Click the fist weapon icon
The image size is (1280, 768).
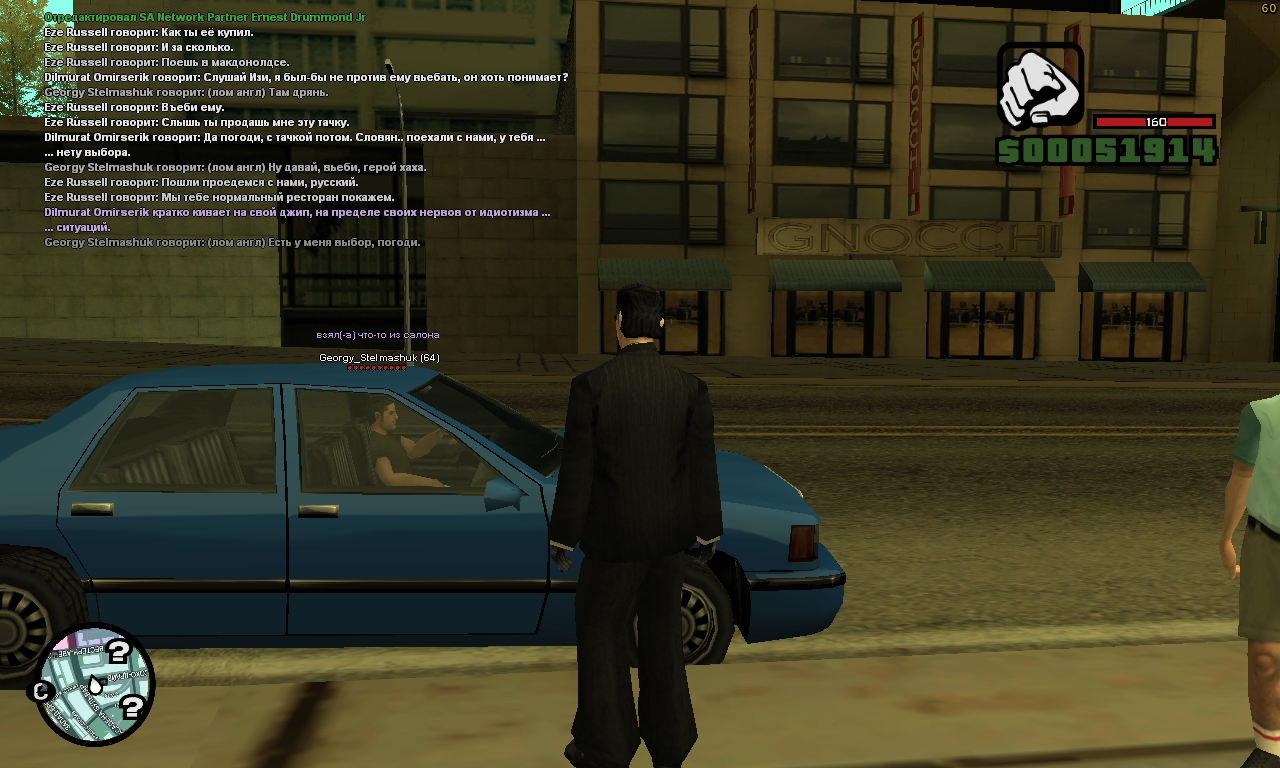1040,86
